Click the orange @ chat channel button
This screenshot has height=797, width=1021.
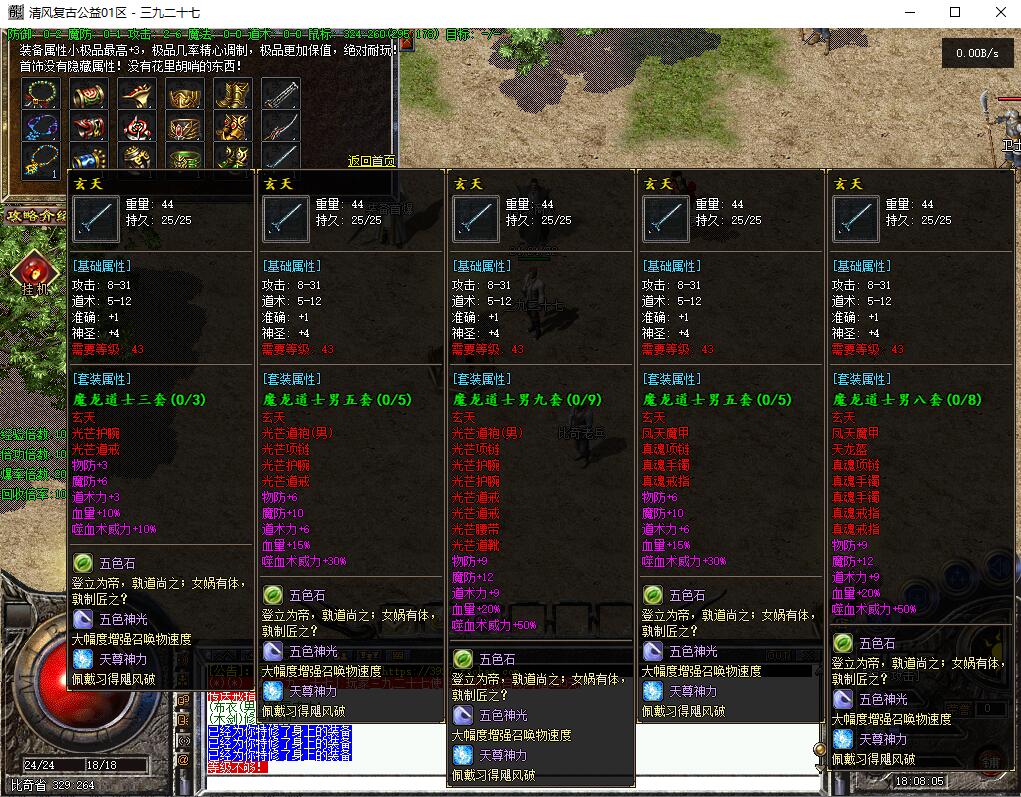click(x=183, y=759)
